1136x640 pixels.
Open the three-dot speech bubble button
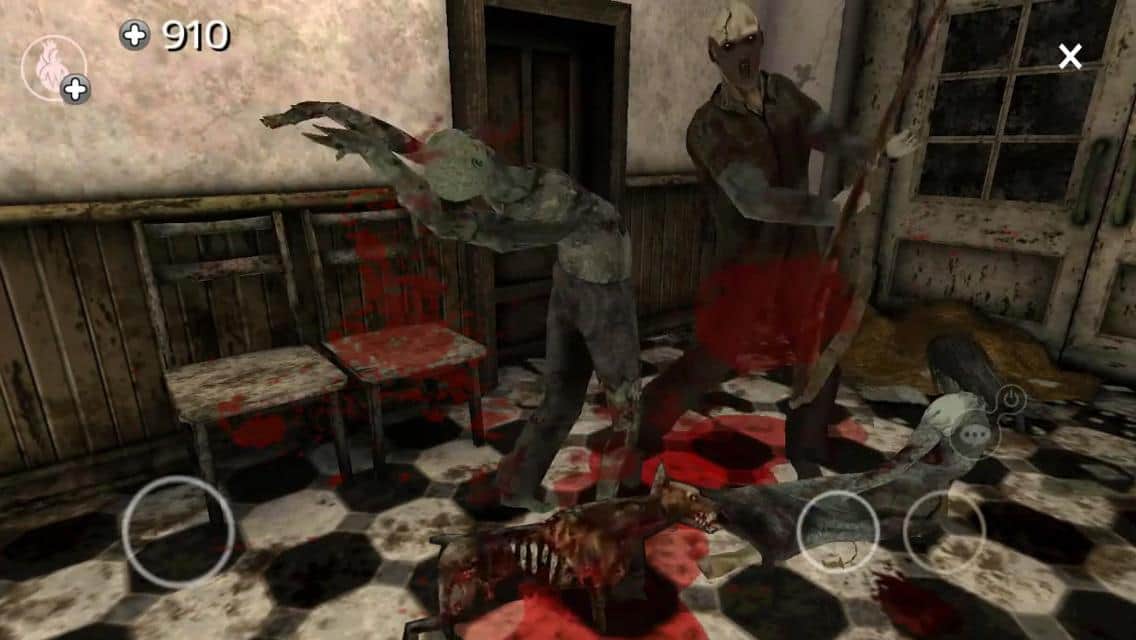click(x=974, y=436)
